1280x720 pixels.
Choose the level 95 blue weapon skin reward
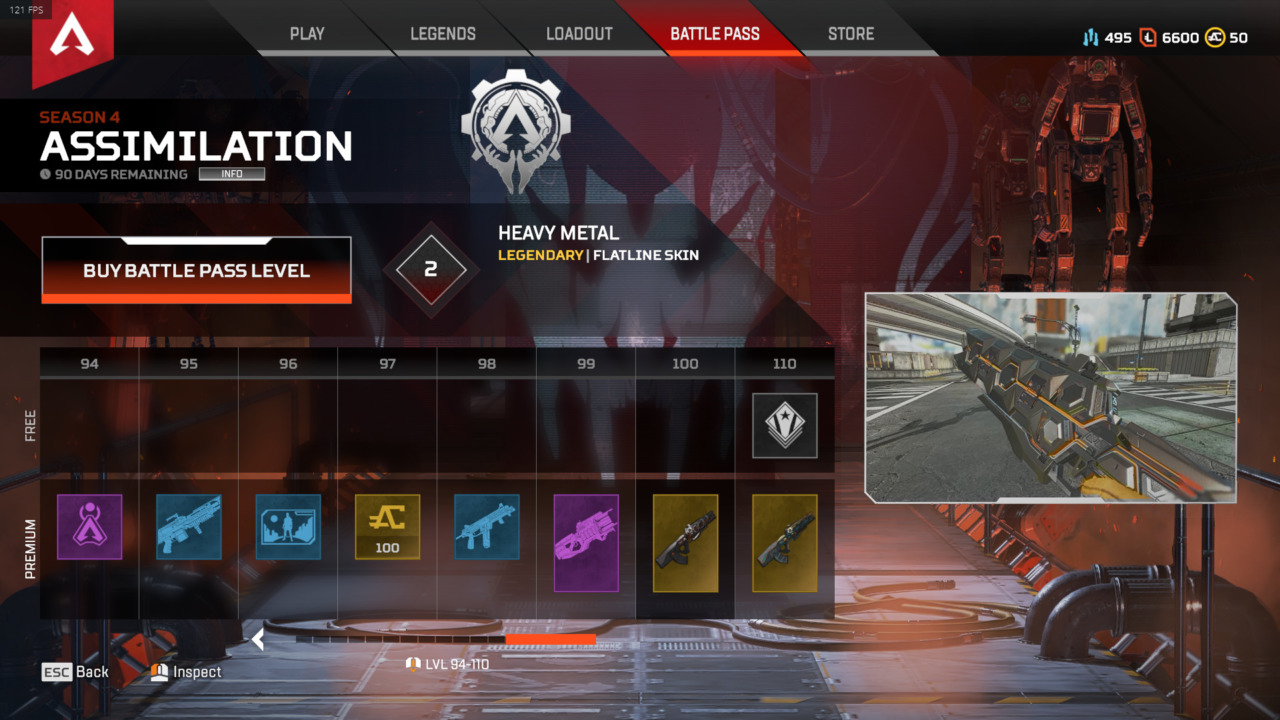[189, 526]
